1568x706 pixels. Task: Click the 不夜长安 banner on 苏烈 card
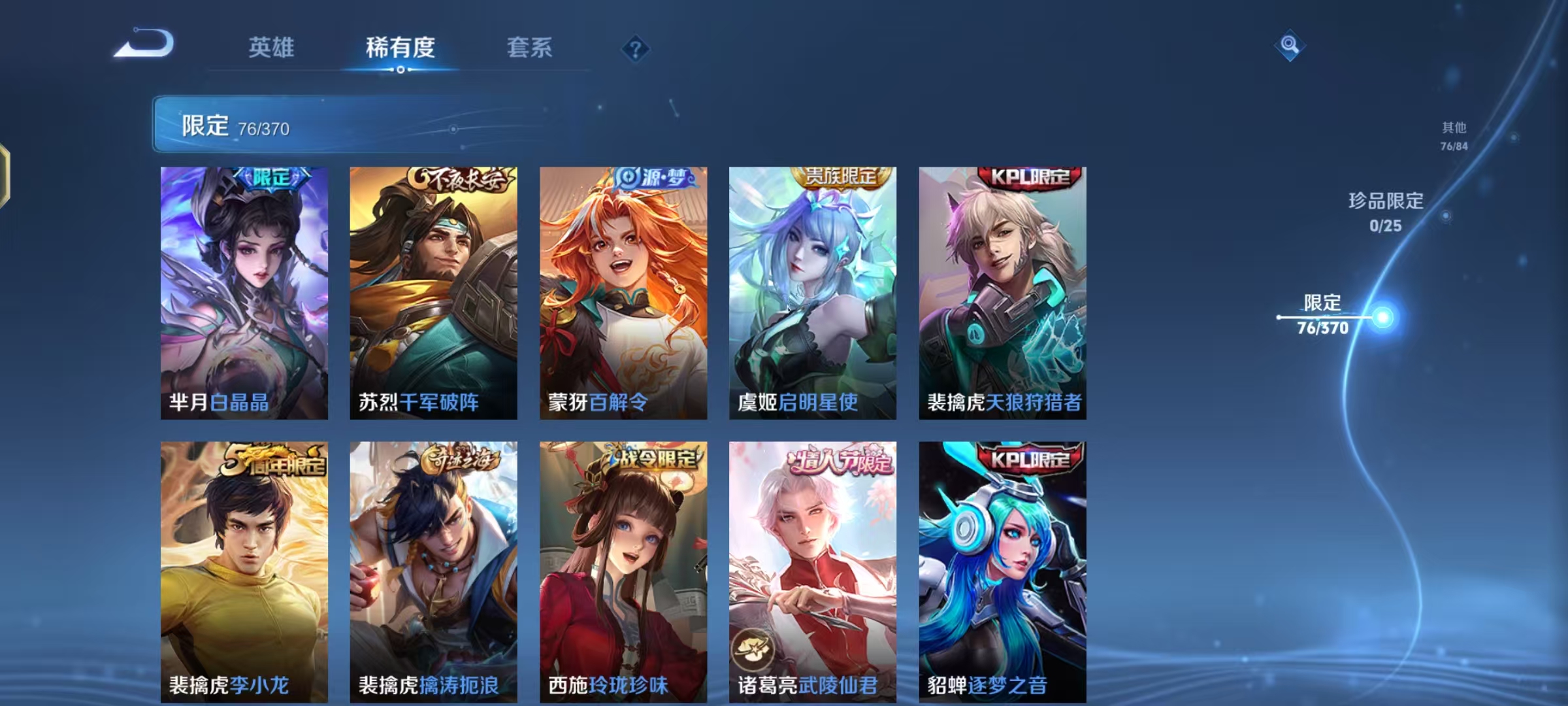pyautogui.click(x=460, y=179)
